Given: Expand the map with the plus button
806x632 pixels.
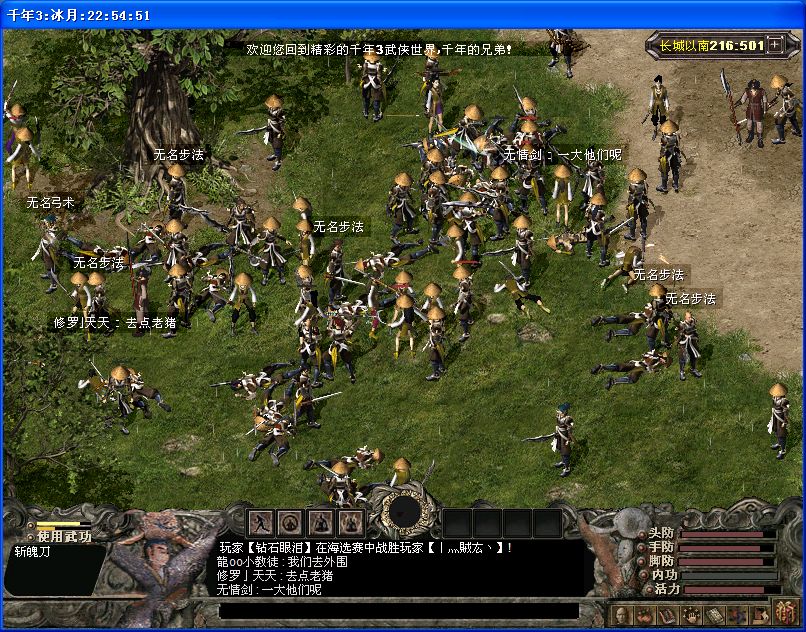Looking at the screenshot, I should tap(775, 45).
